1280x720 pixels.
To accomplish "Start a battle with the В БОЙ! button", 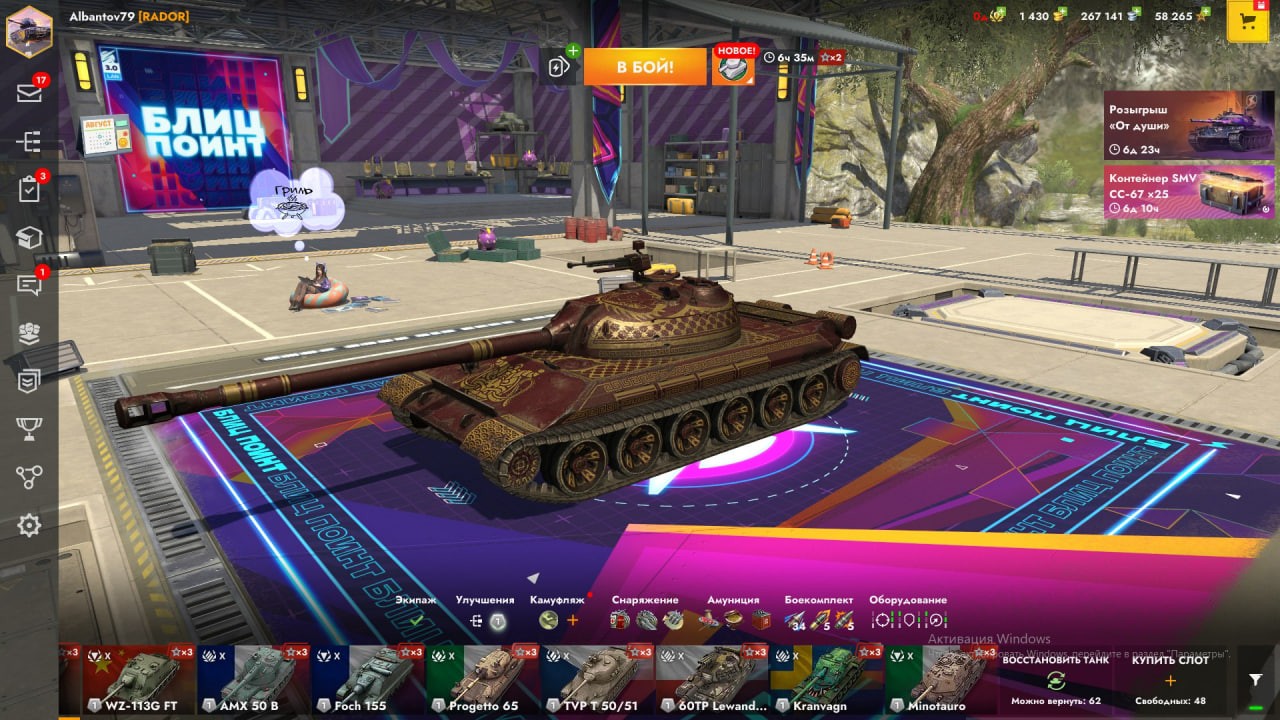I will 644,67.
